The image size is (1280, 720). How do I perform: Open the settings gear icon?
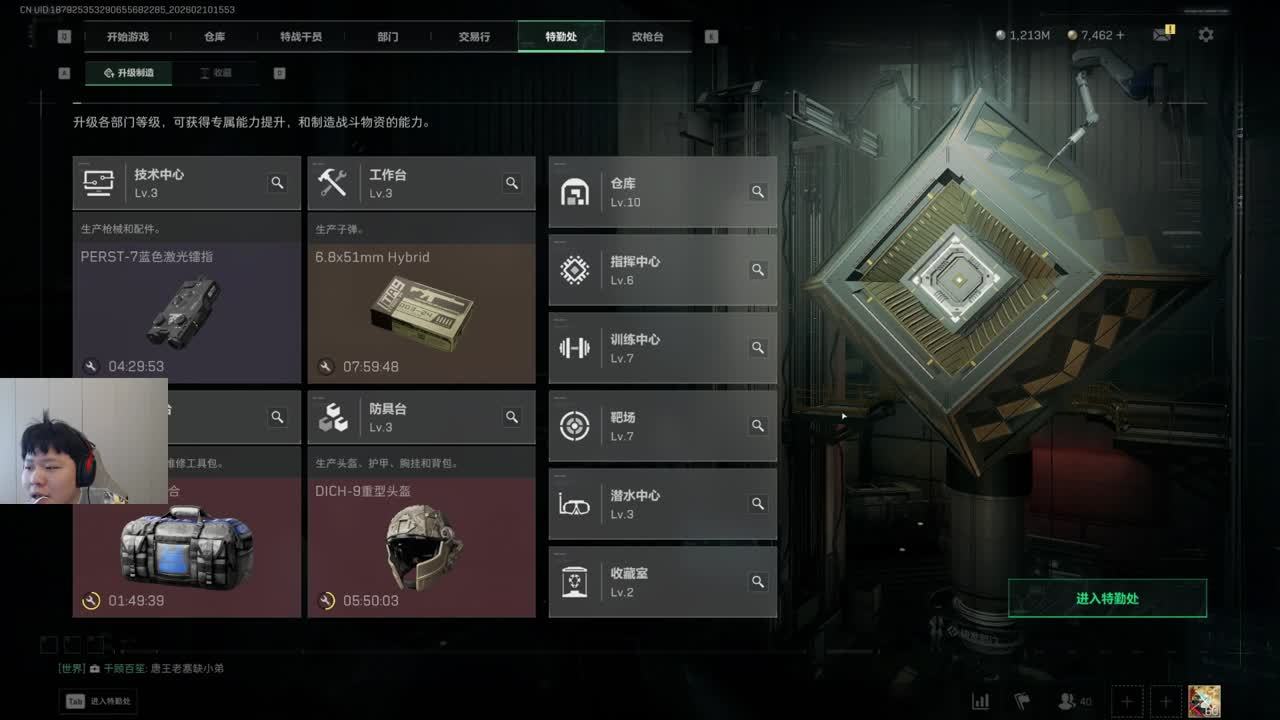click(1206, 35)
